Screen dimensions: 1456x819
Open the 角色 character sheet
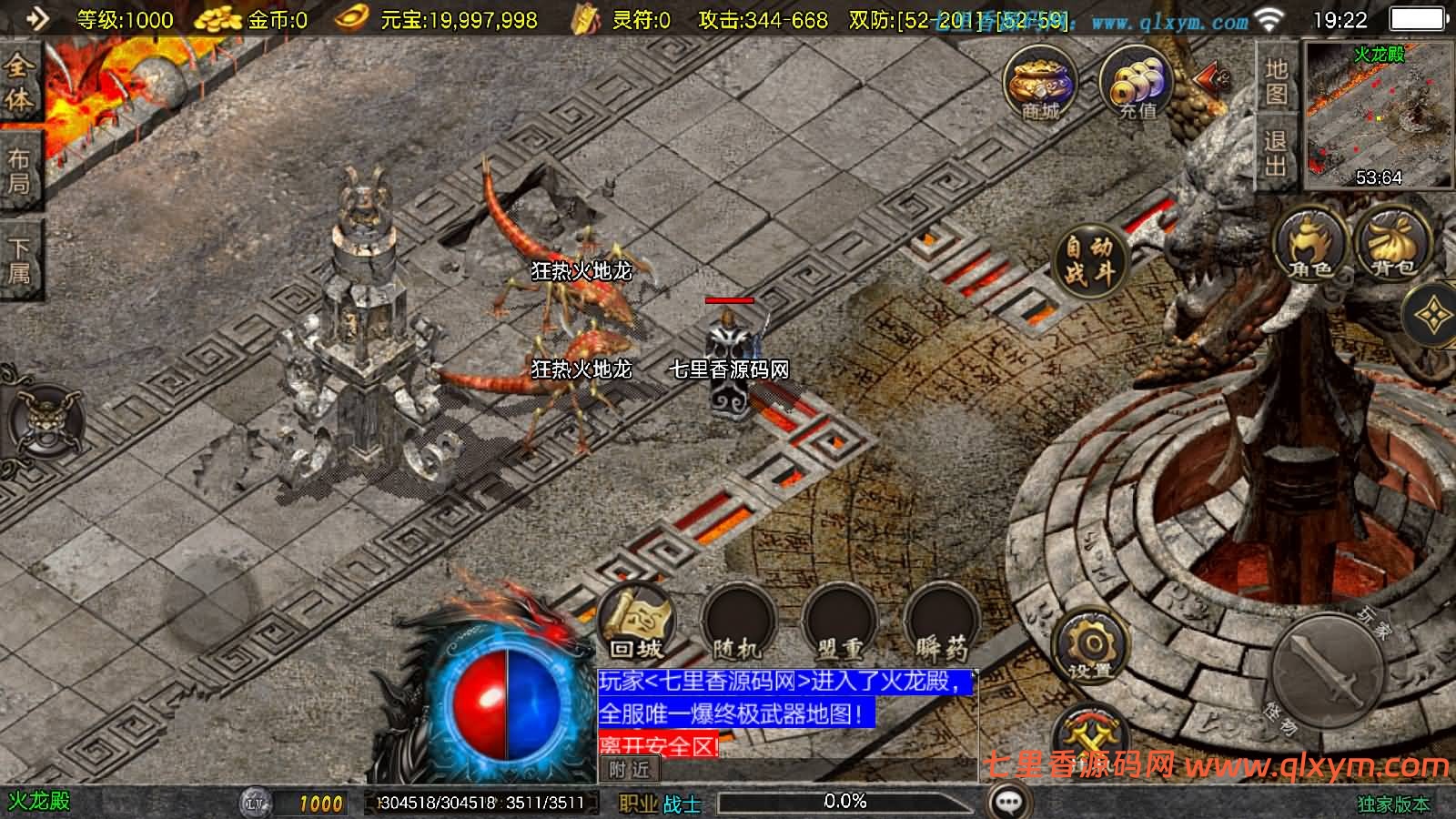(1310, 244)
